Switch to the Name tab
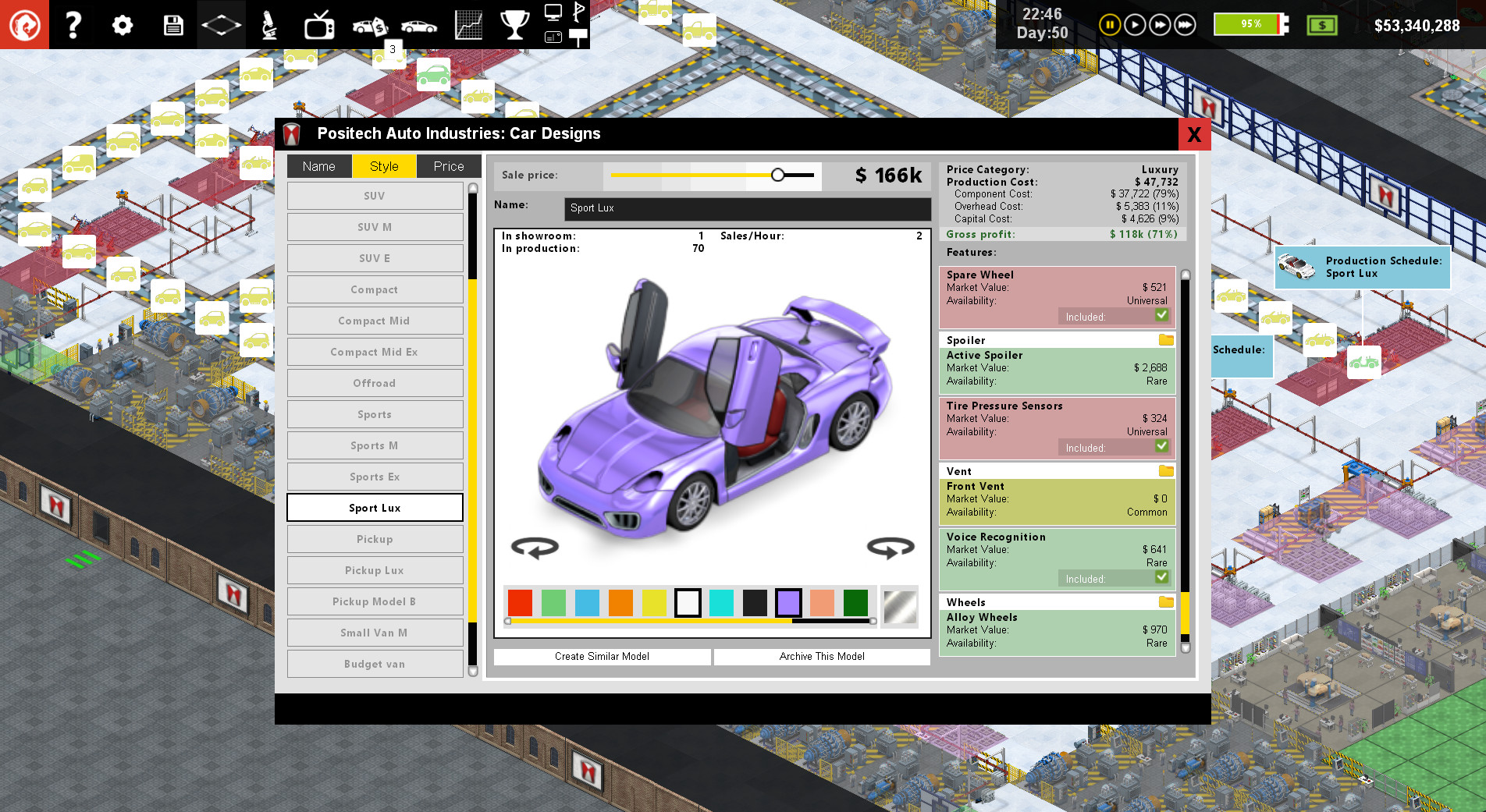1486x812 pixels. [x=318, y=165]
